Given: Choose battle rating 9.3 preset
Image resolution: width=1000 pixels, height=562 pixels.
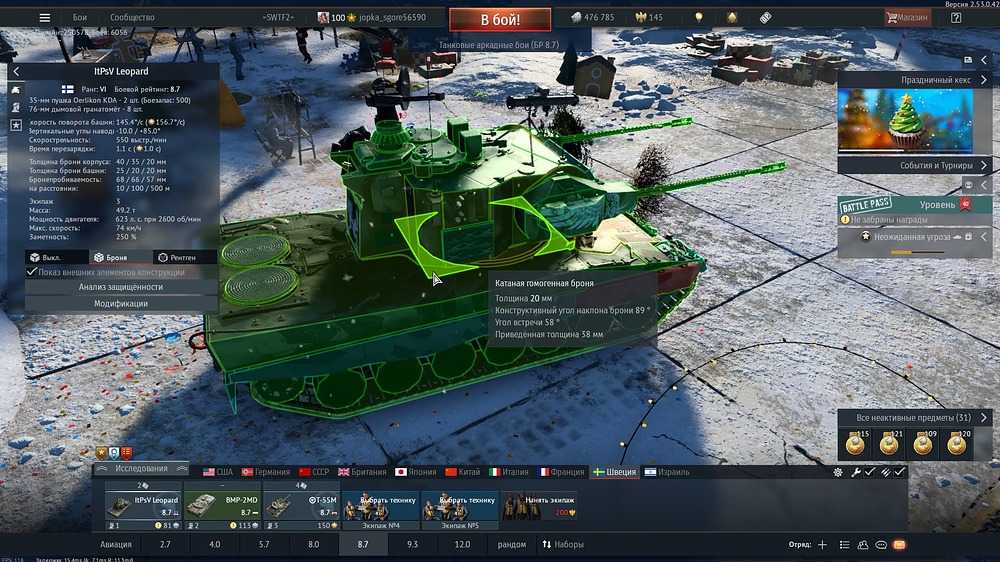Looking at the screenshot, I should (412, 545).
